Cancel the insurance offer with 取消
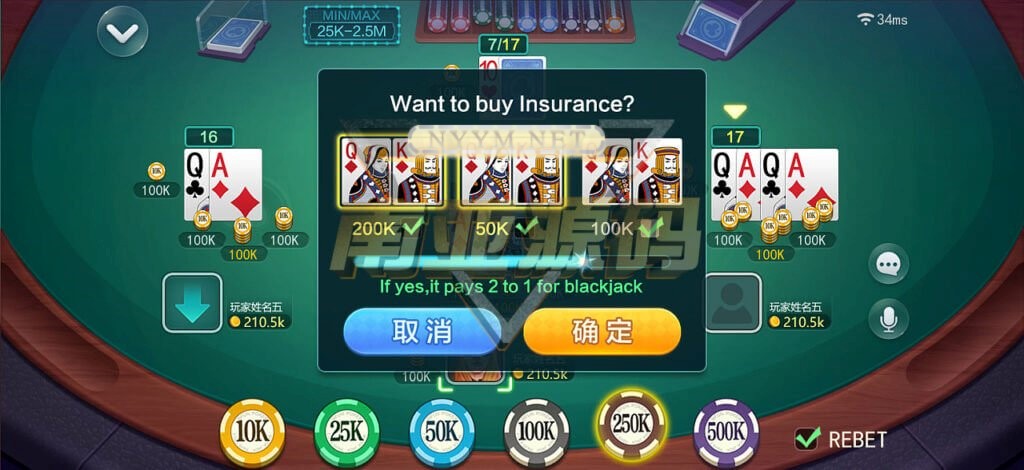 coord(421,331)
